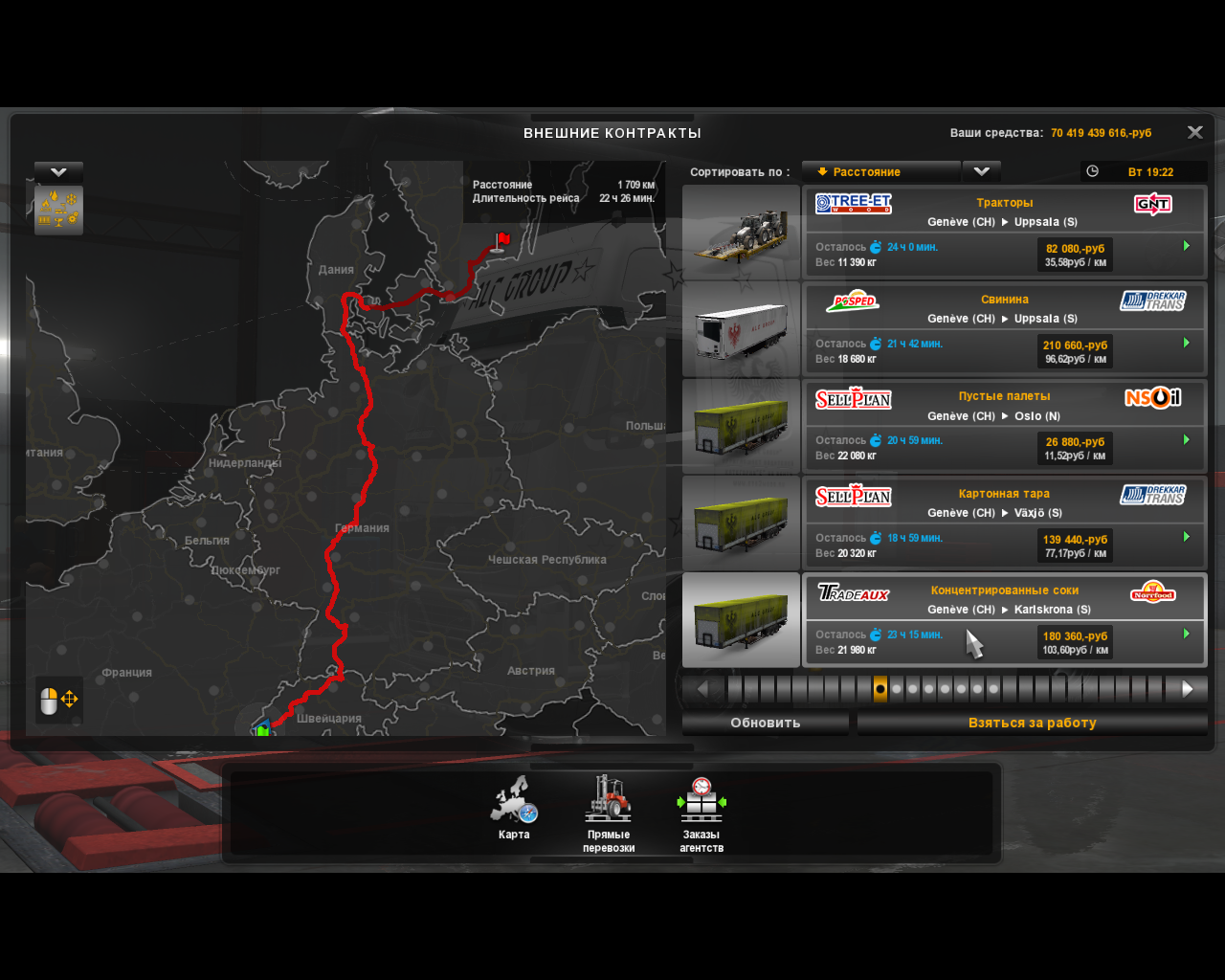Click the tractor trailer thumbnail

pyautogui.click(x=741, y=233)
